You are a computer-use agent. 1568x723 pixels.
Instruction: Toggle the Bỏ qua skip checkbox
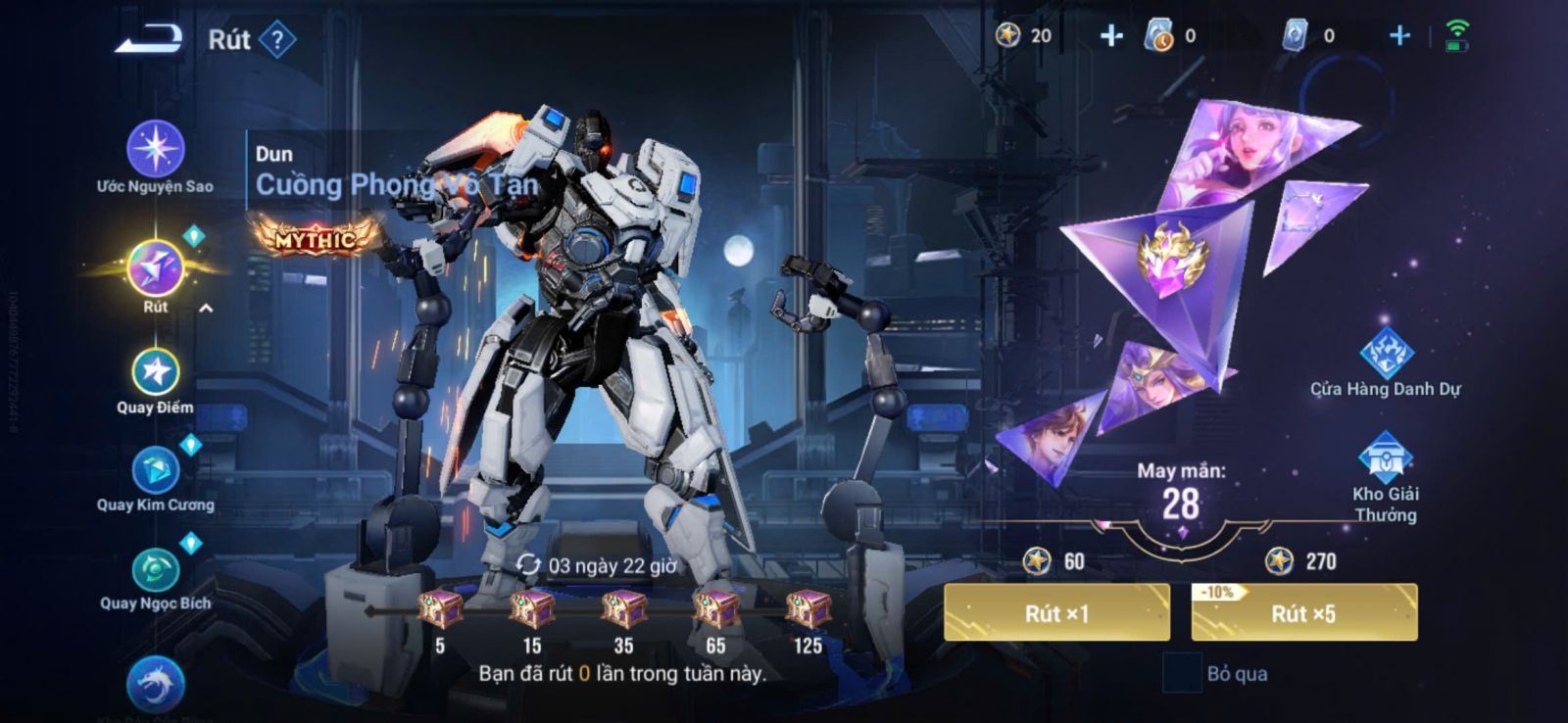[x=1181, y=673]
